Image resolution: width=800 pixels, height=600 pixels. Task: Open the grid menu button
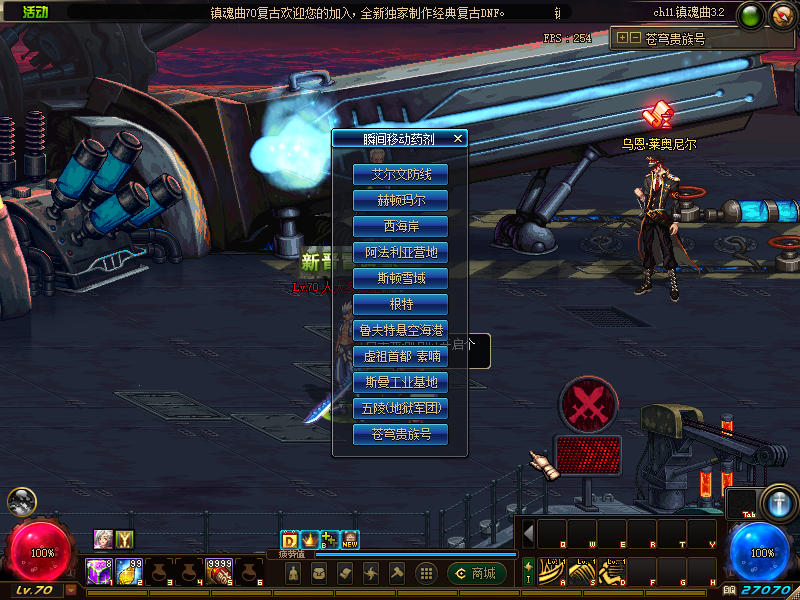pyautogui.click(x=426, y=573)
